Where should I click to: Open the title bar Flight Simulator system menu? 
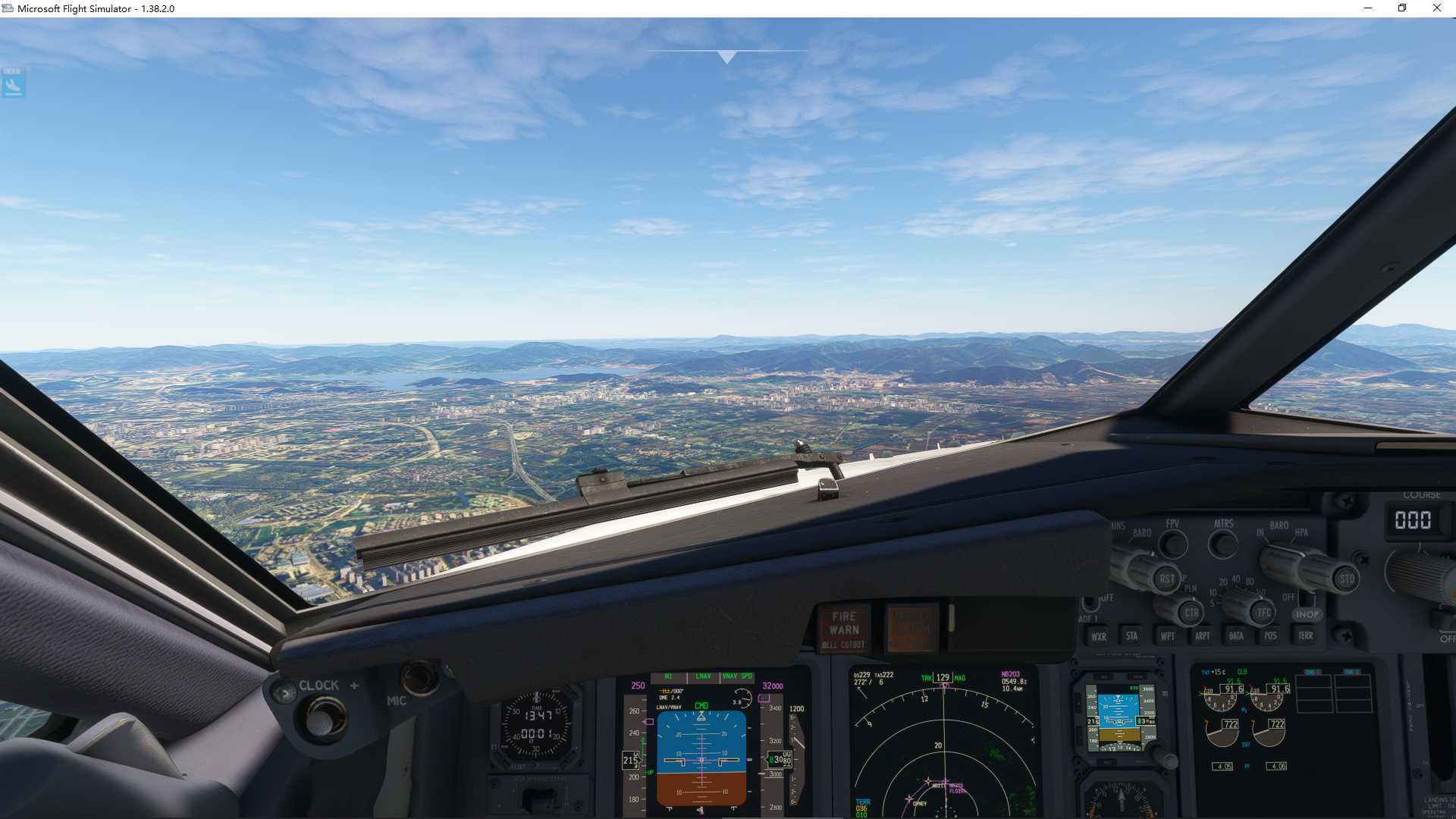coord(8,8)
